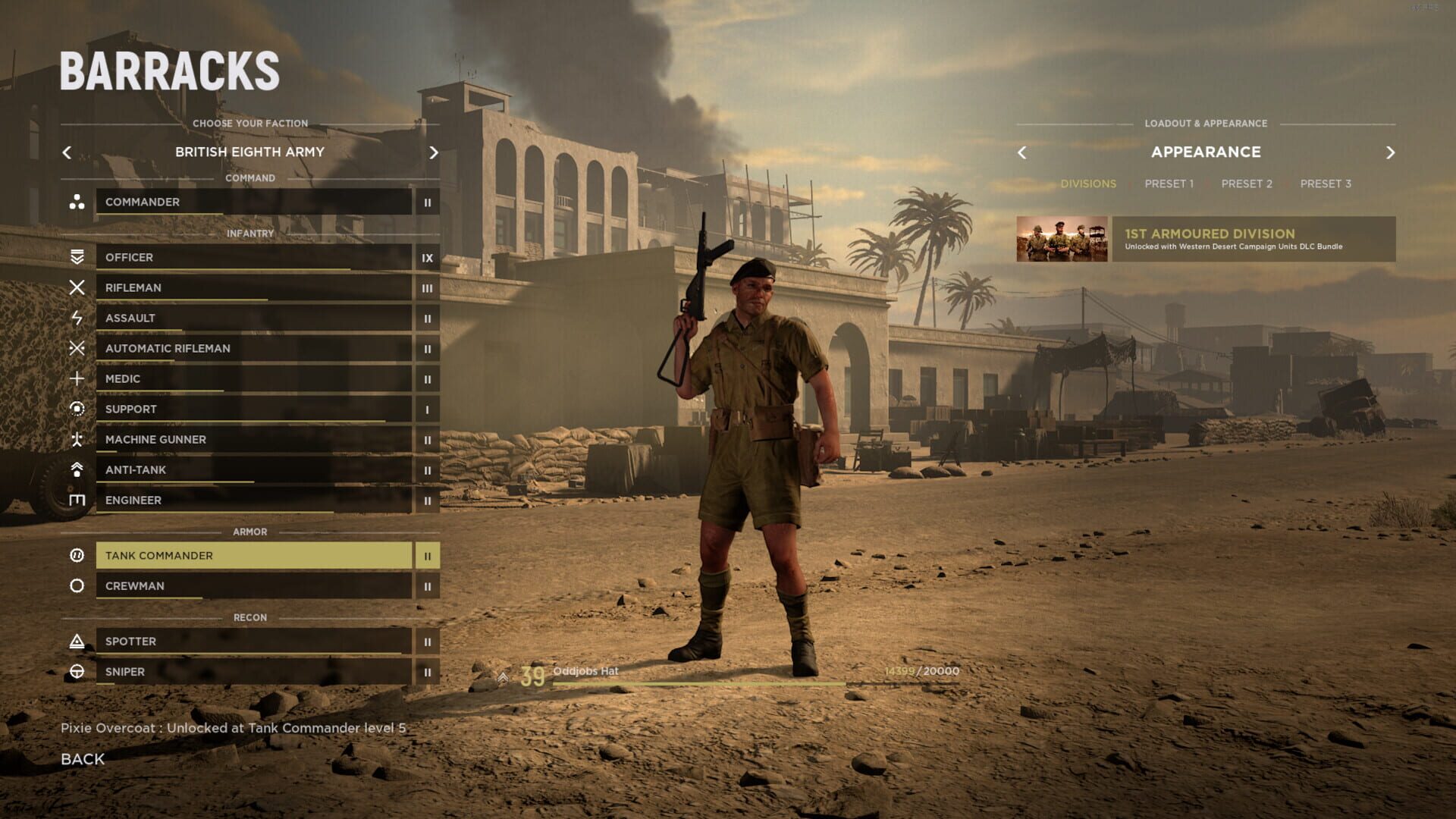Select the Engineer class icon
The height and width of the screenshot is (819, 1456).
coord(76,500)
